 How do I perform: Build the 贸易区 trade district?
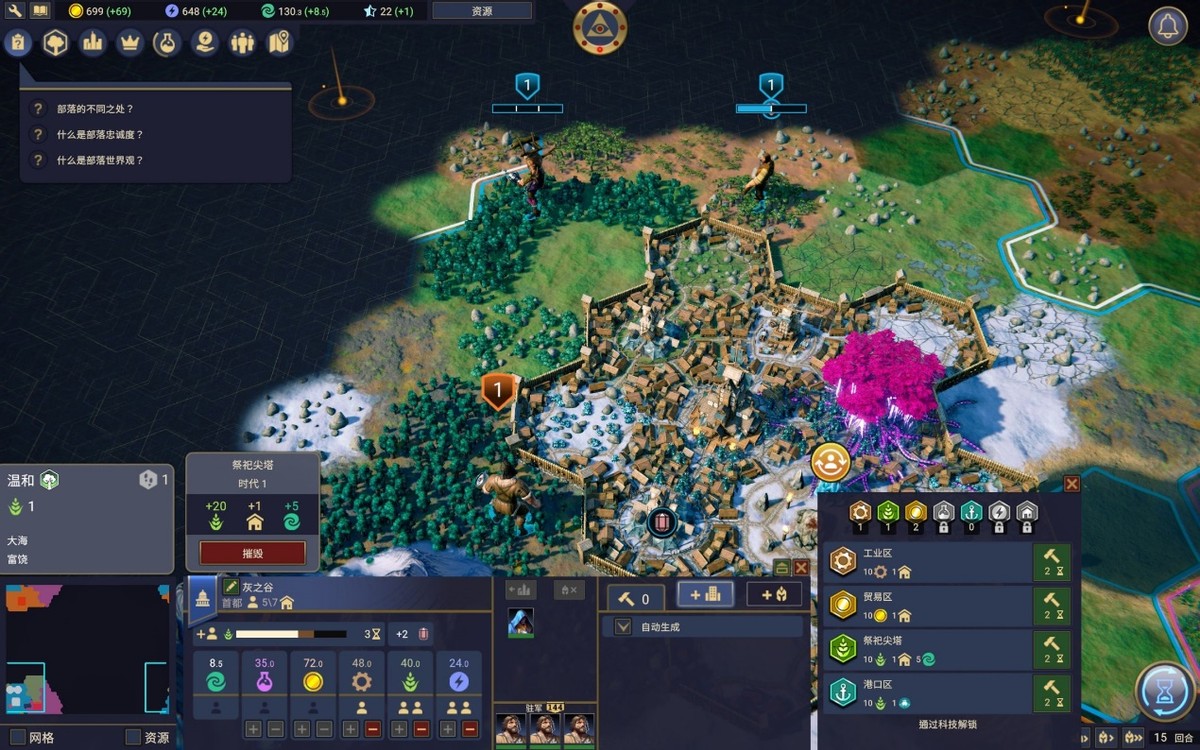[1051, 606]
